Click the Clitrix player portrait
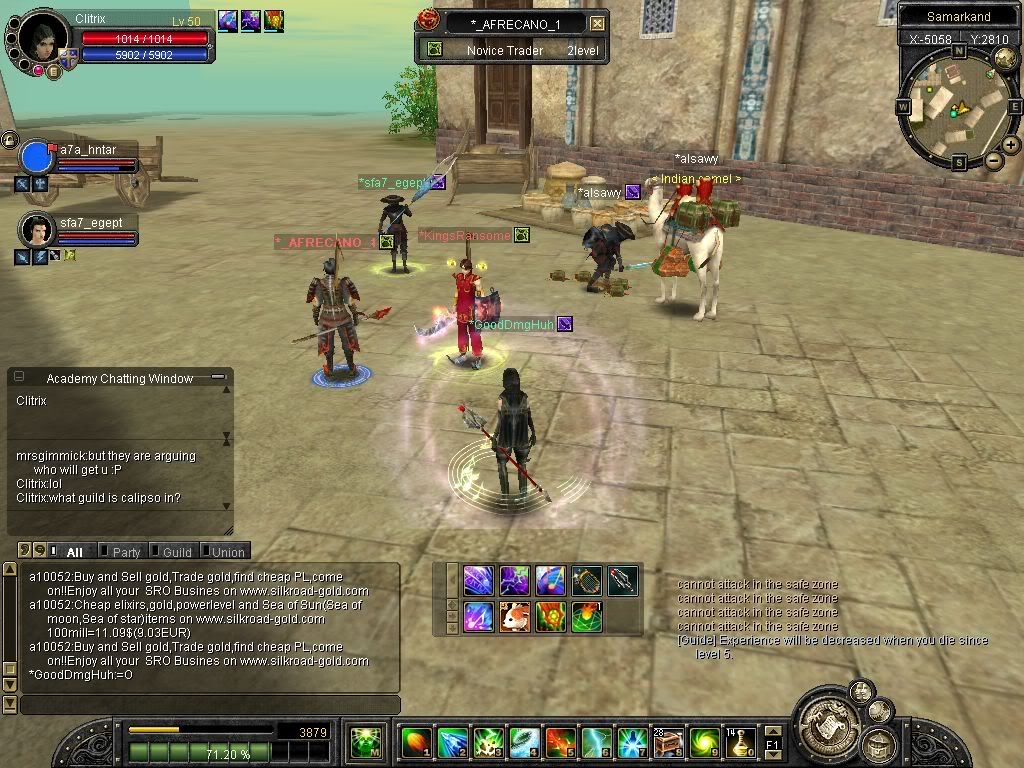 (x=40, y=38)
